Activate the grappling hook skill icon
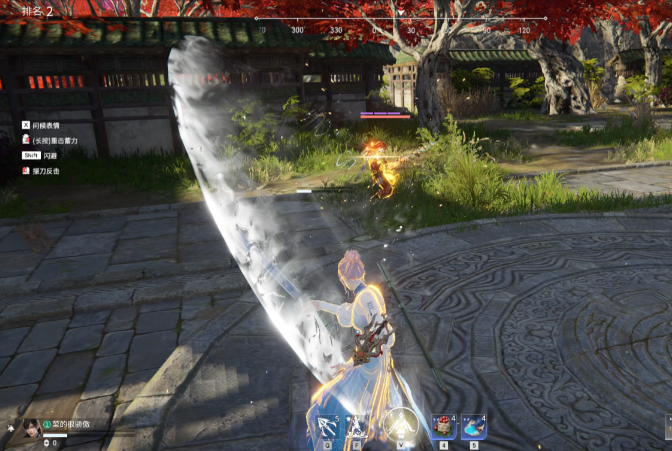The image size is (672, 451). pos(326,425)
